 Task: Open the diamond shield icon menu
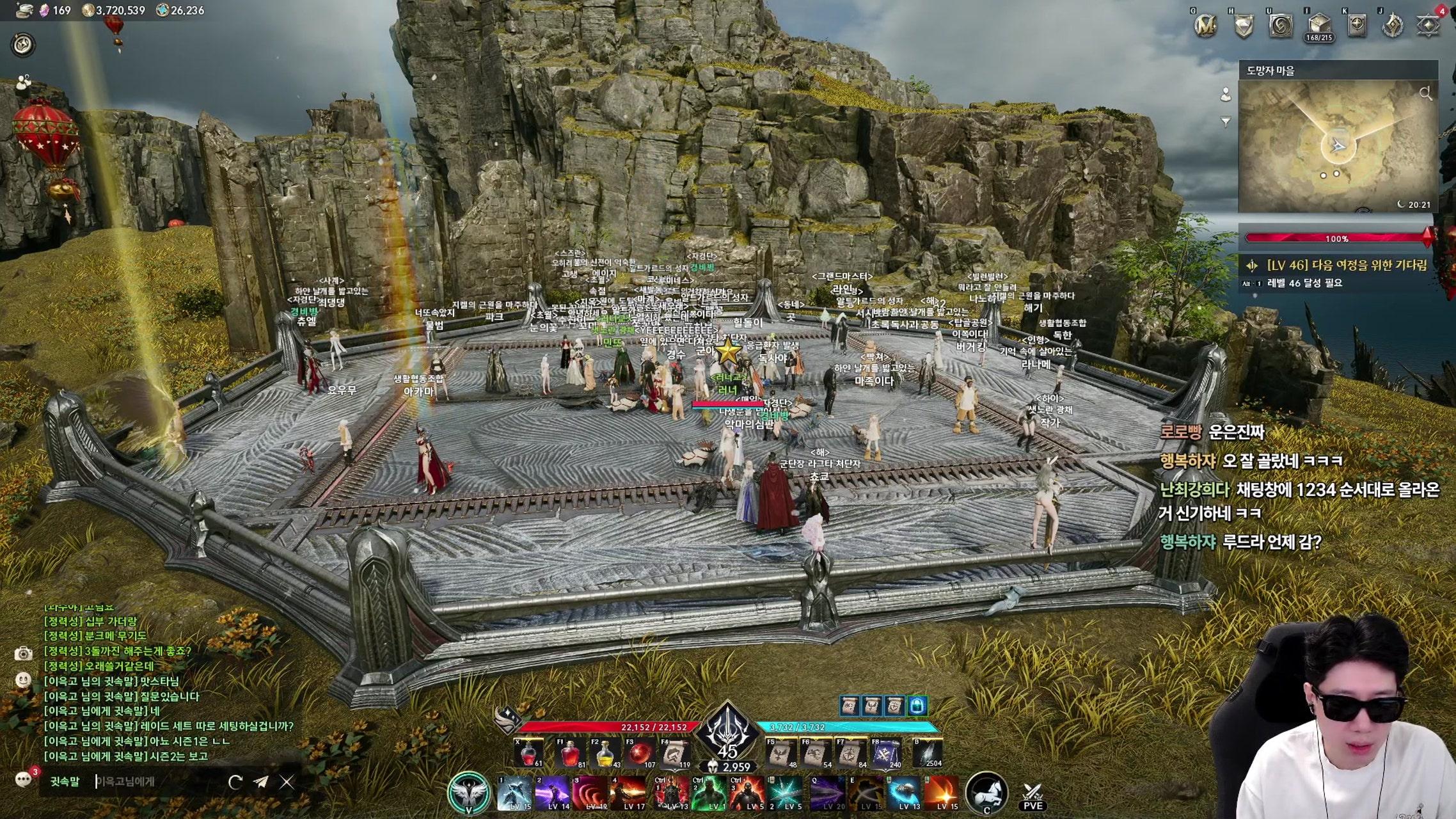1357,26
